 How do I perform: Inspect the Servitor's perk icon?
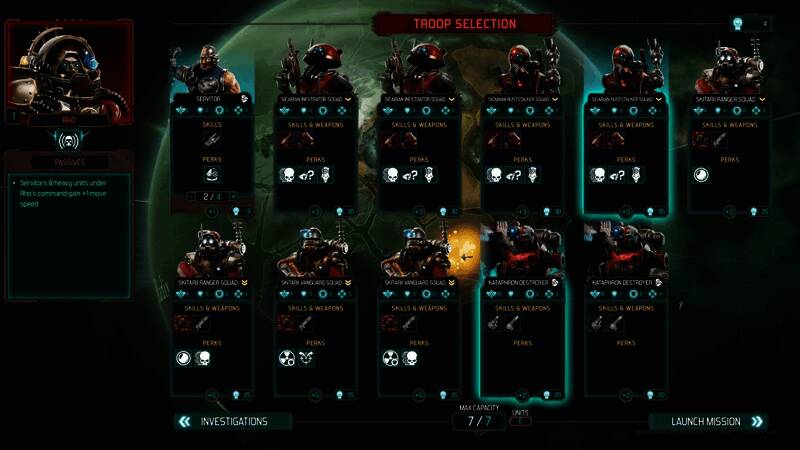coord(211,174)
